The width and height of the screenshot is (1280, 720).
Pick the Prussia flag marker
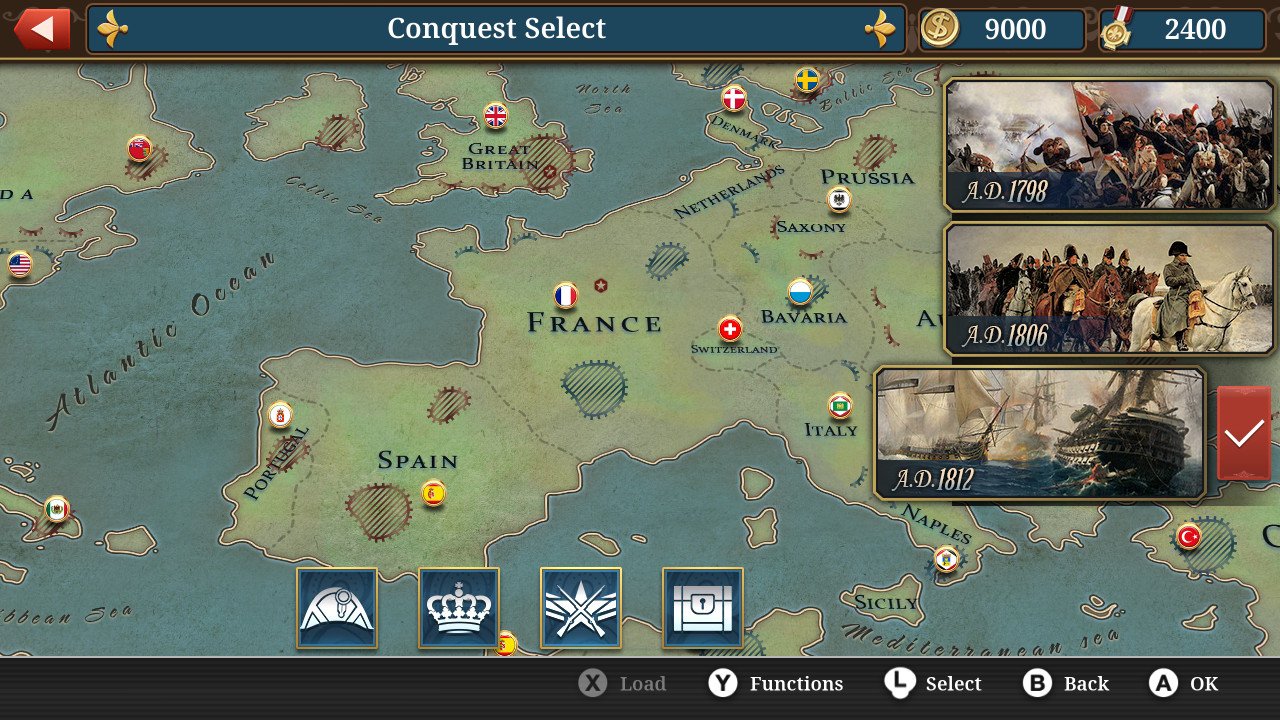coord(839,199)
